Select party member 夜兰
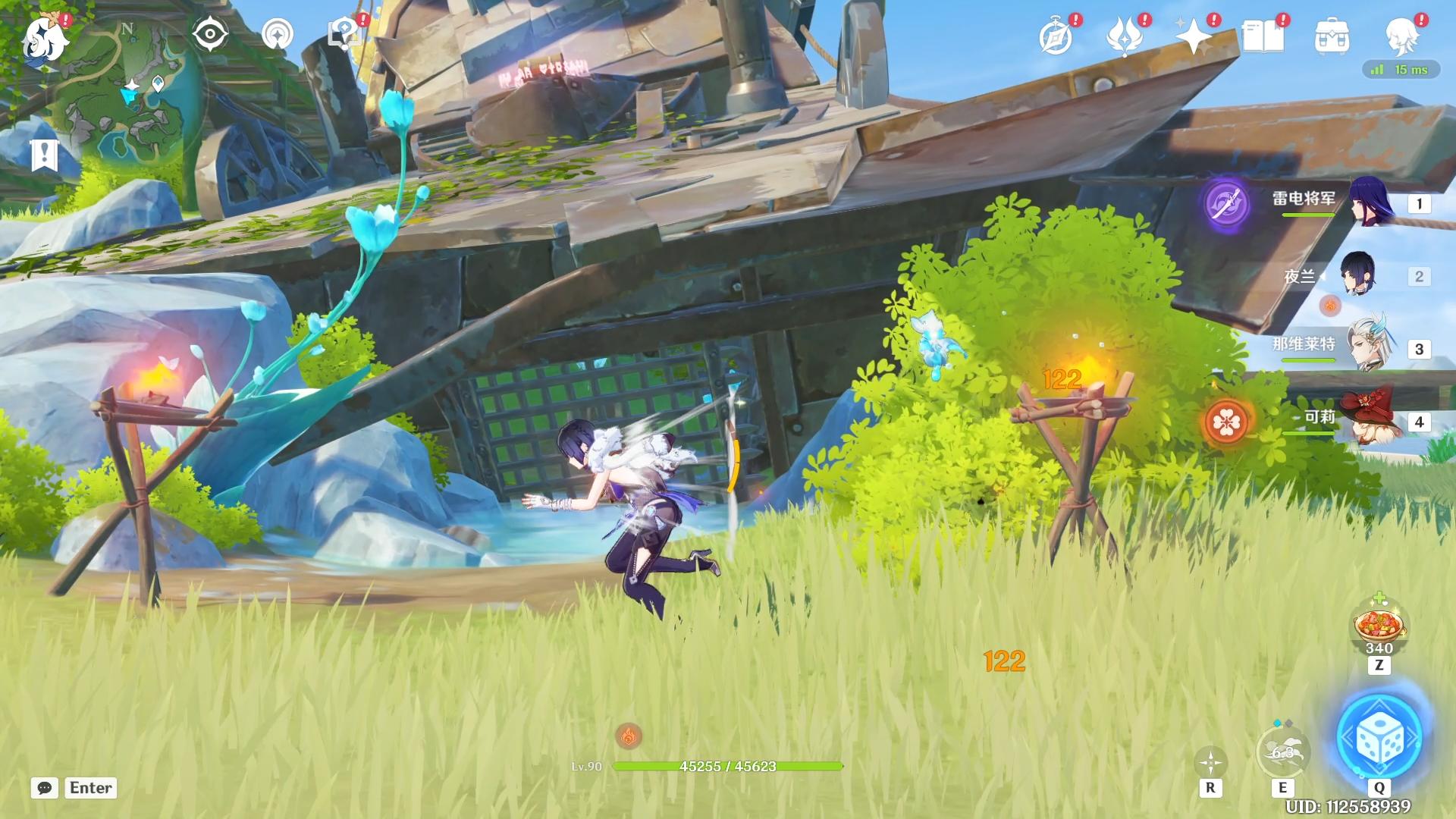 (1357, 275)
